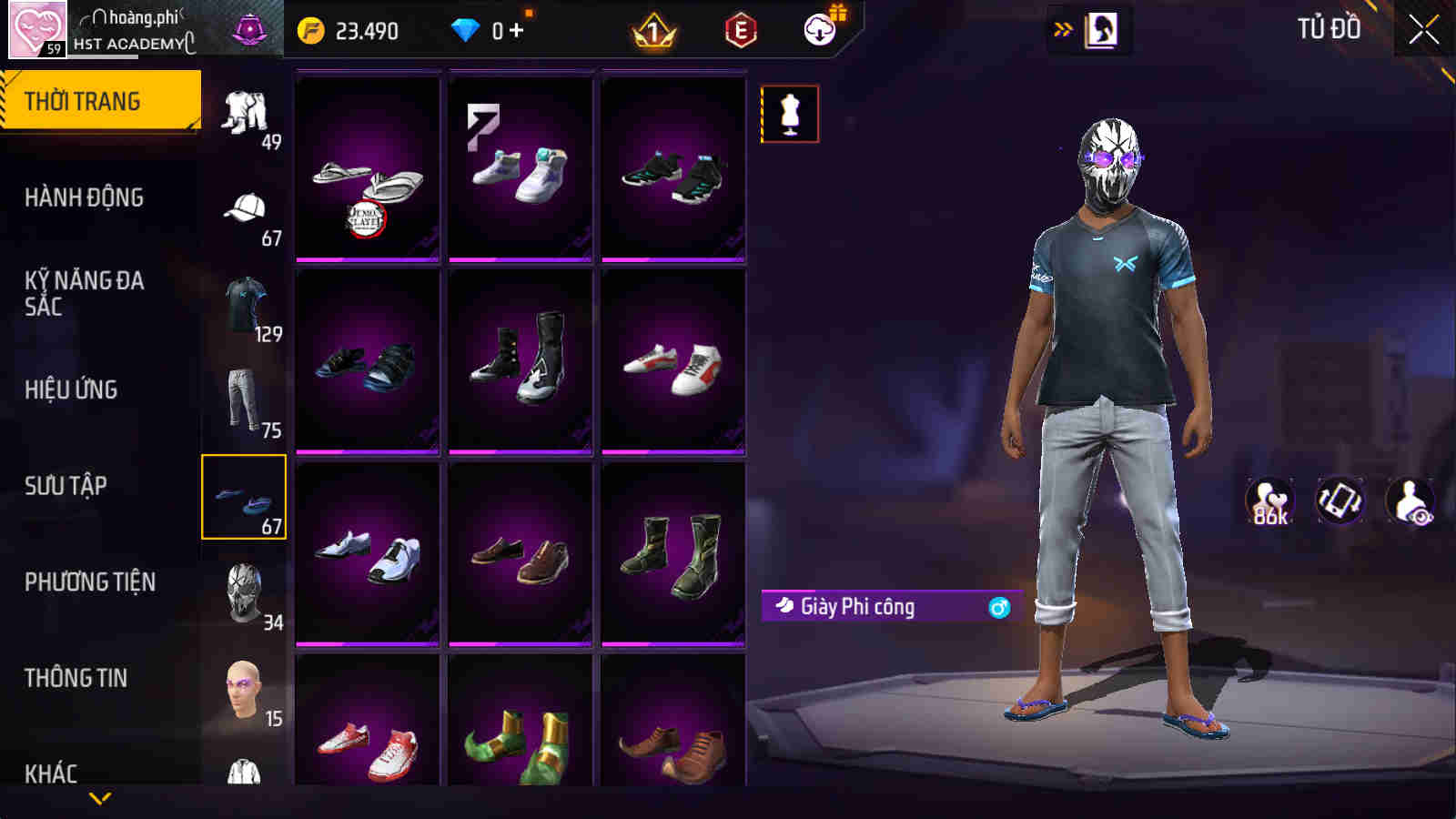Open the gift download icon in top bar

(820, 29)
